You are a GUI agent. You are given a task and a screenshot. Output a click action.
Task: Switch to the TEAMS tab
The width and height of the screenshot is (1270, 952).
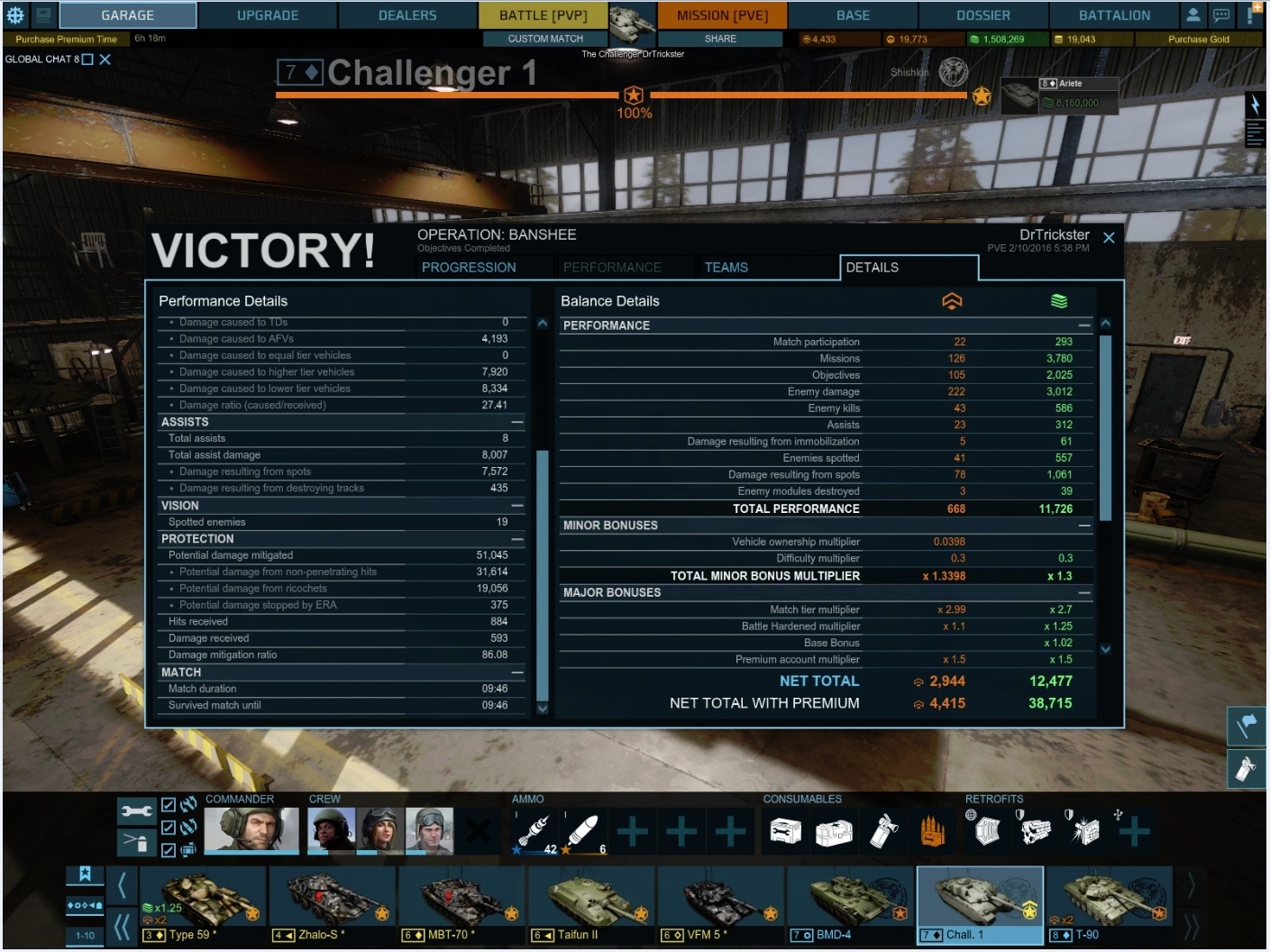coord(725,267)
